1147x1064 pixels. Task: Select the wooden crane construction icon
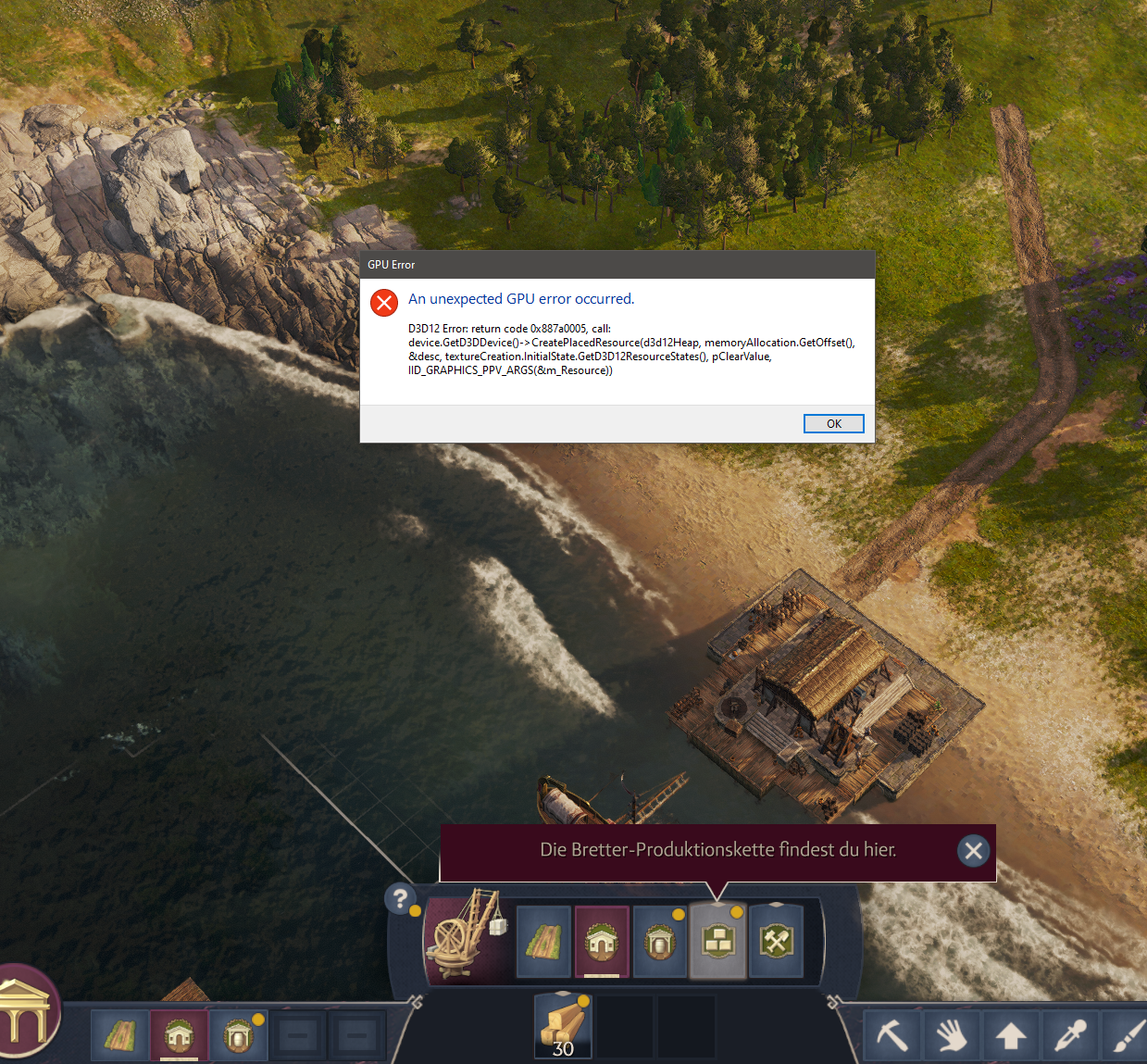tap(467, 939)
